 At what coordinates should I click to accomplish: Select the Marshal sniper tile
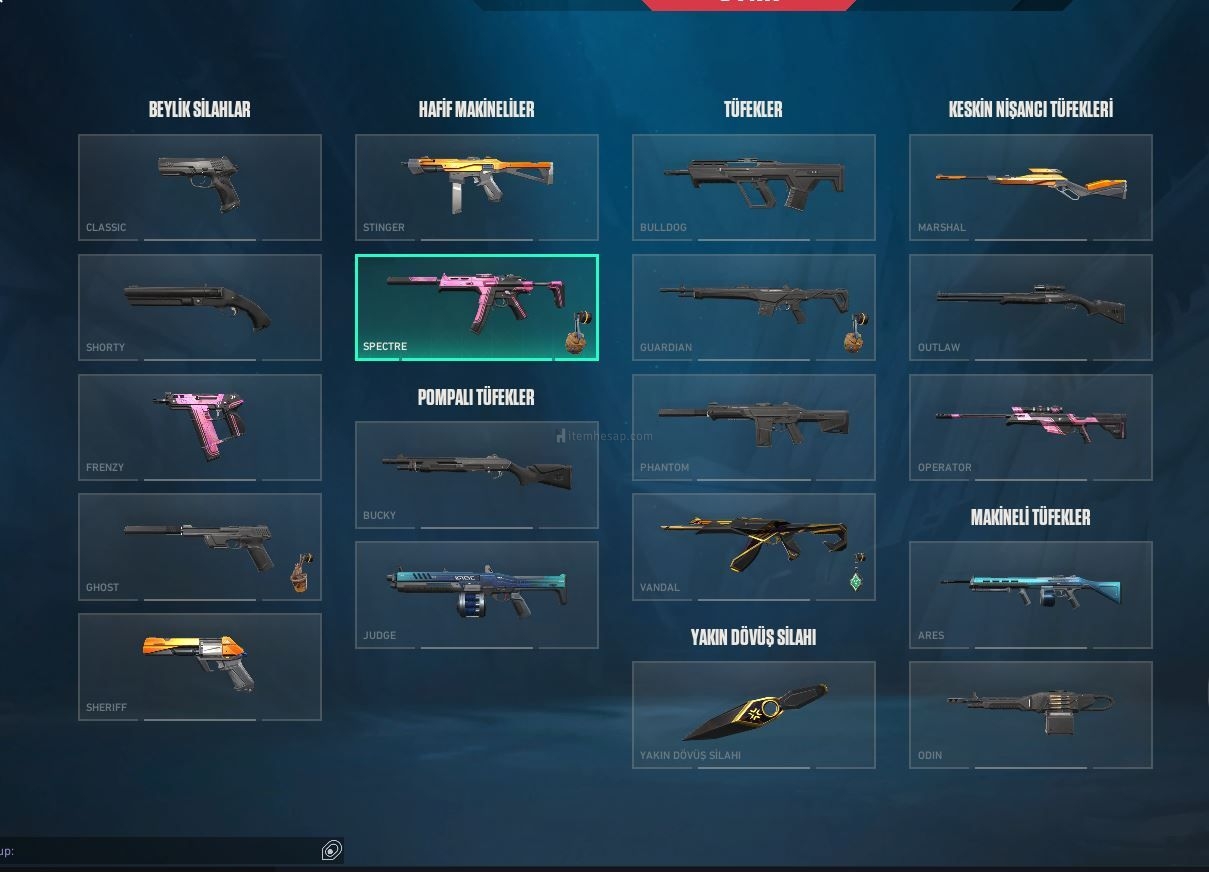click(x=1031, y=187)
